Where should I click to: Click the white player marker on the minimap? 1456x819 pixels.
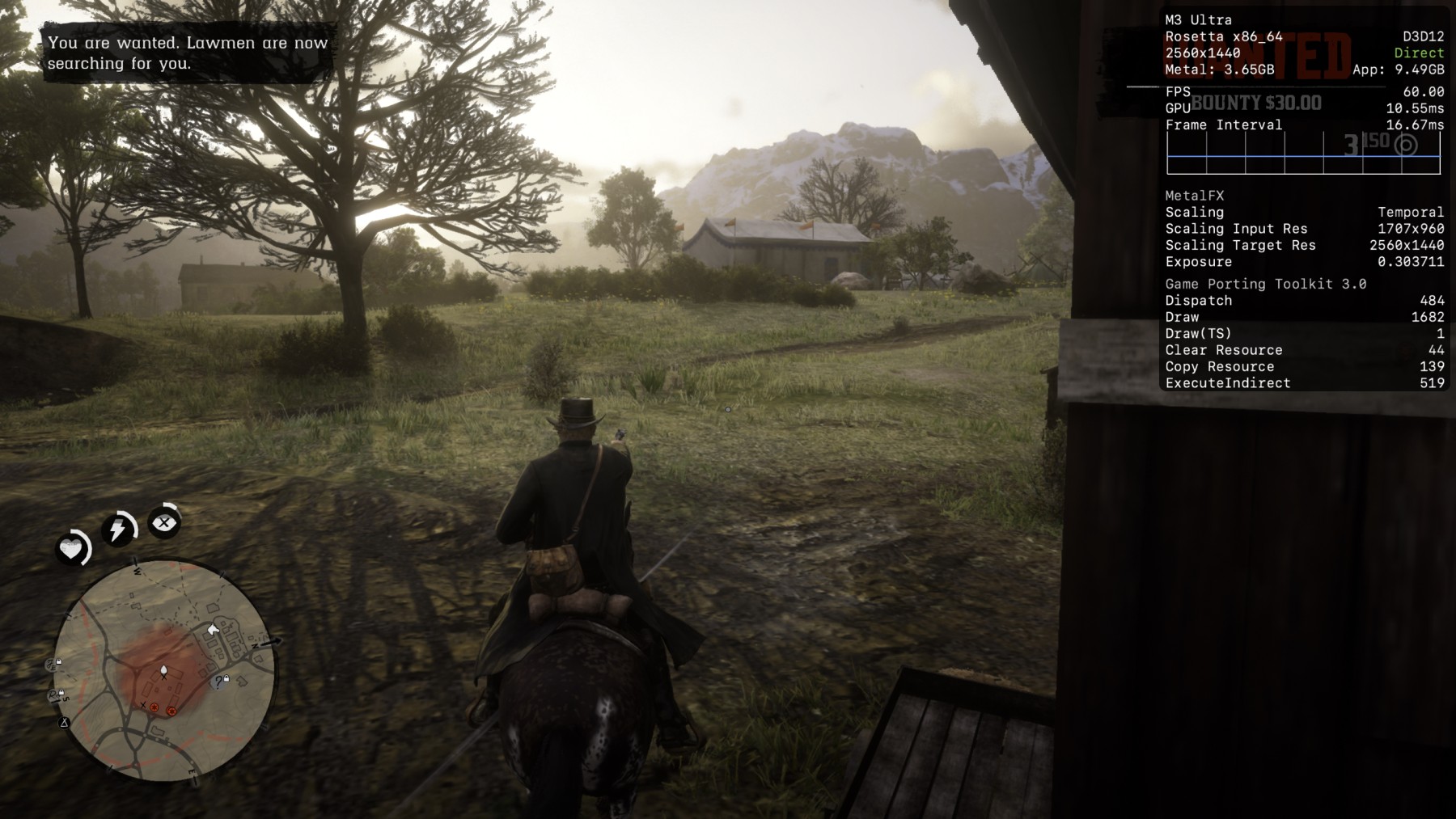tap(163, 670)
